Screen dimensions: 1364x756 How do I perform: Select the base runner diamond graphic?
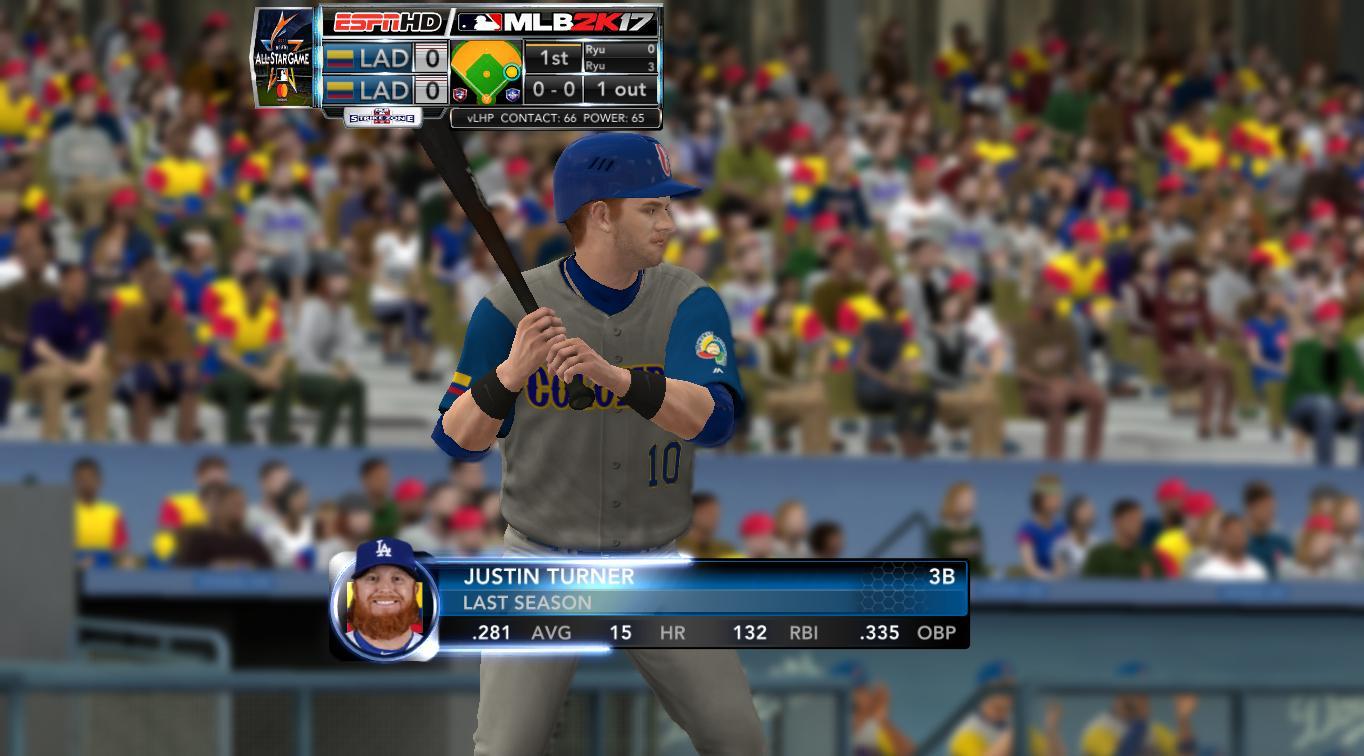(x=486, y=72)
